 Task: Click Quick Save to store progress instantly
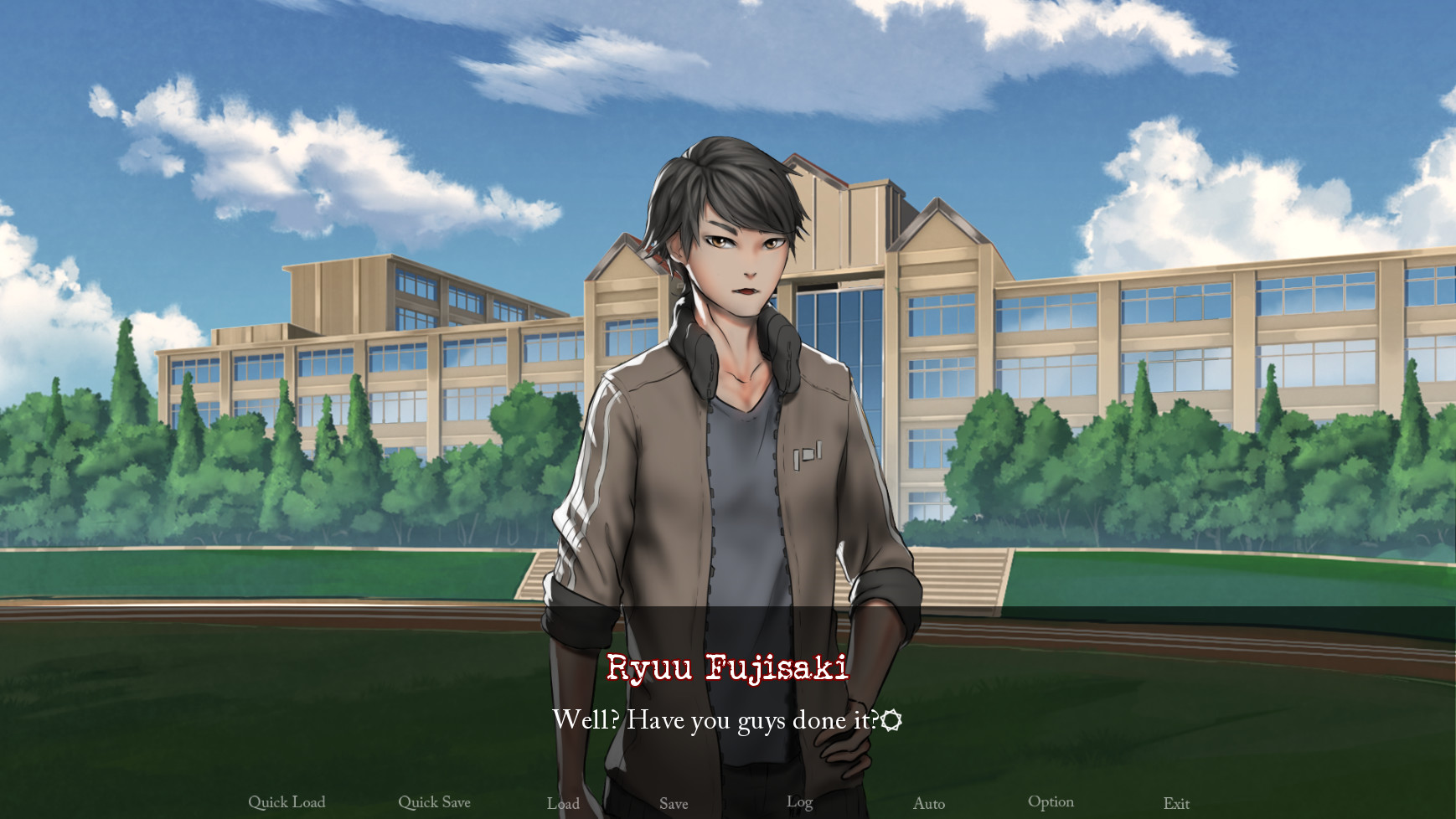[435, 801]
